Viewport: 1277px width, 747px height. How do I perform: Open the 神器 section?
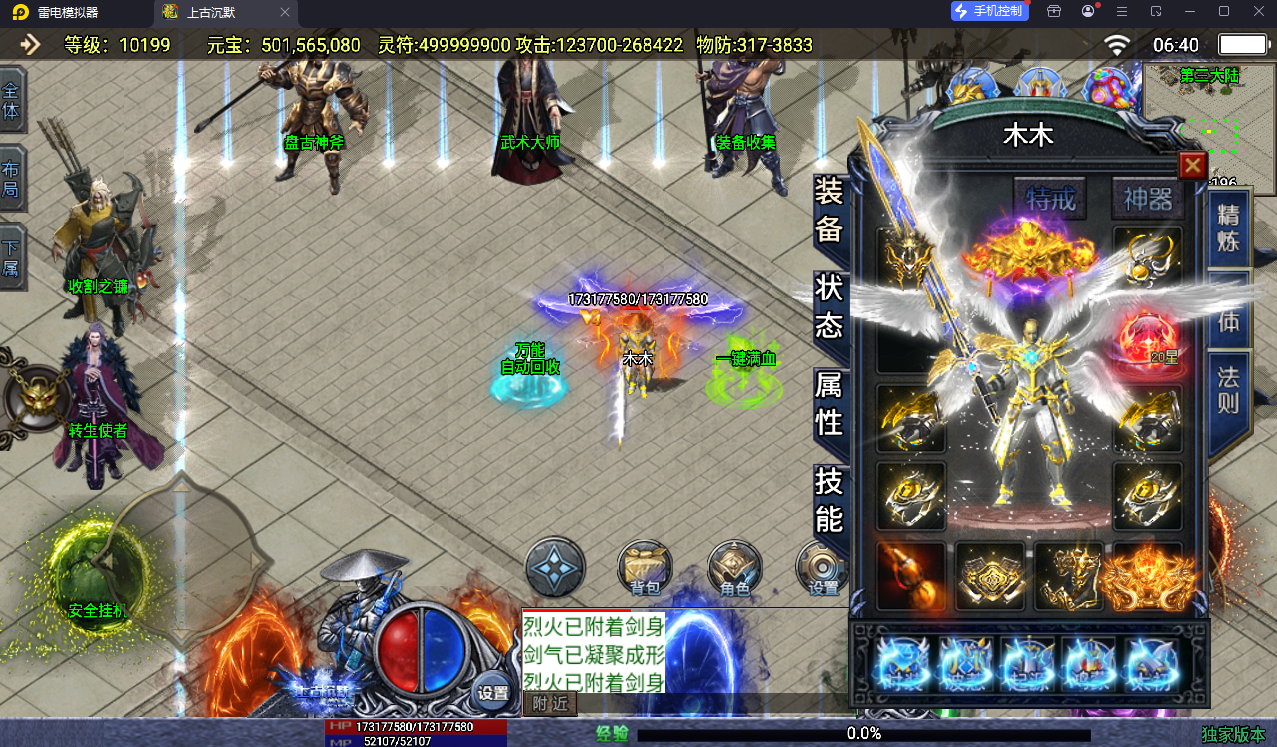pos(1147,199)
